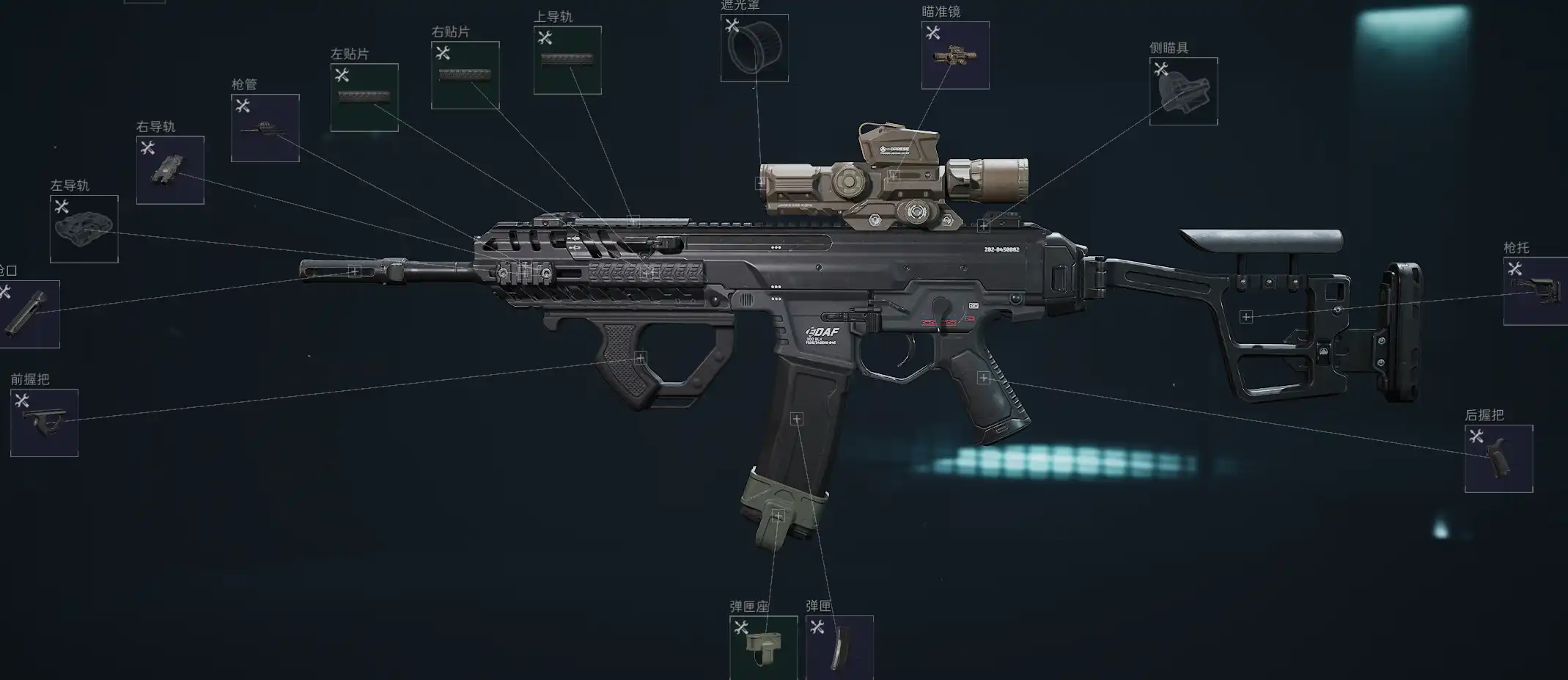Select the 前握把 foregrip slot
Viewport: 1568px width, 680px height.
point(44,423)
